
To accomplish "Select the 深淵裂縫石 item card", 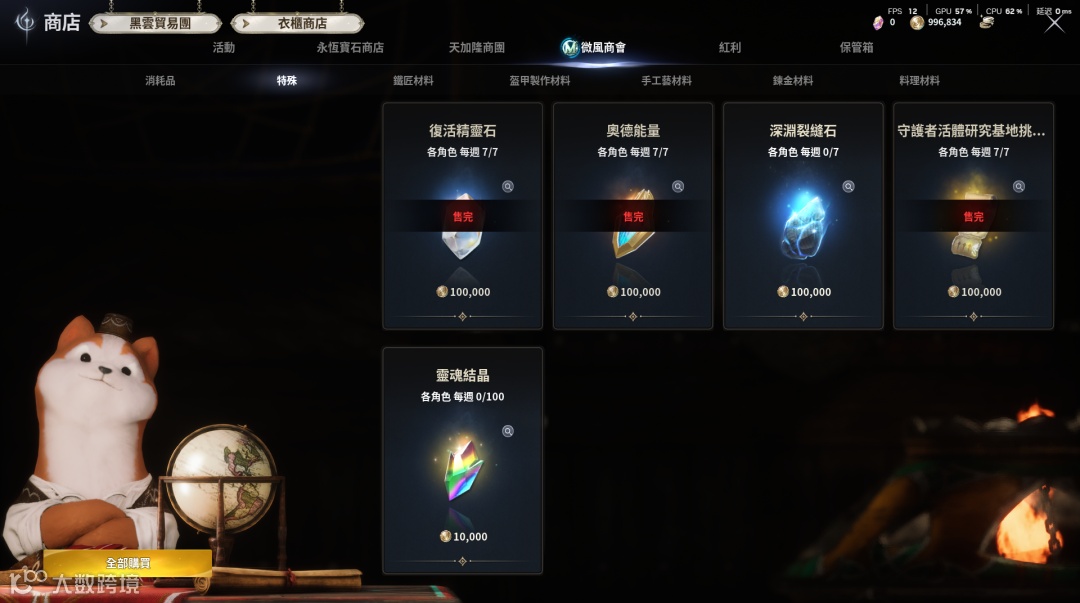I will (803, 216).
